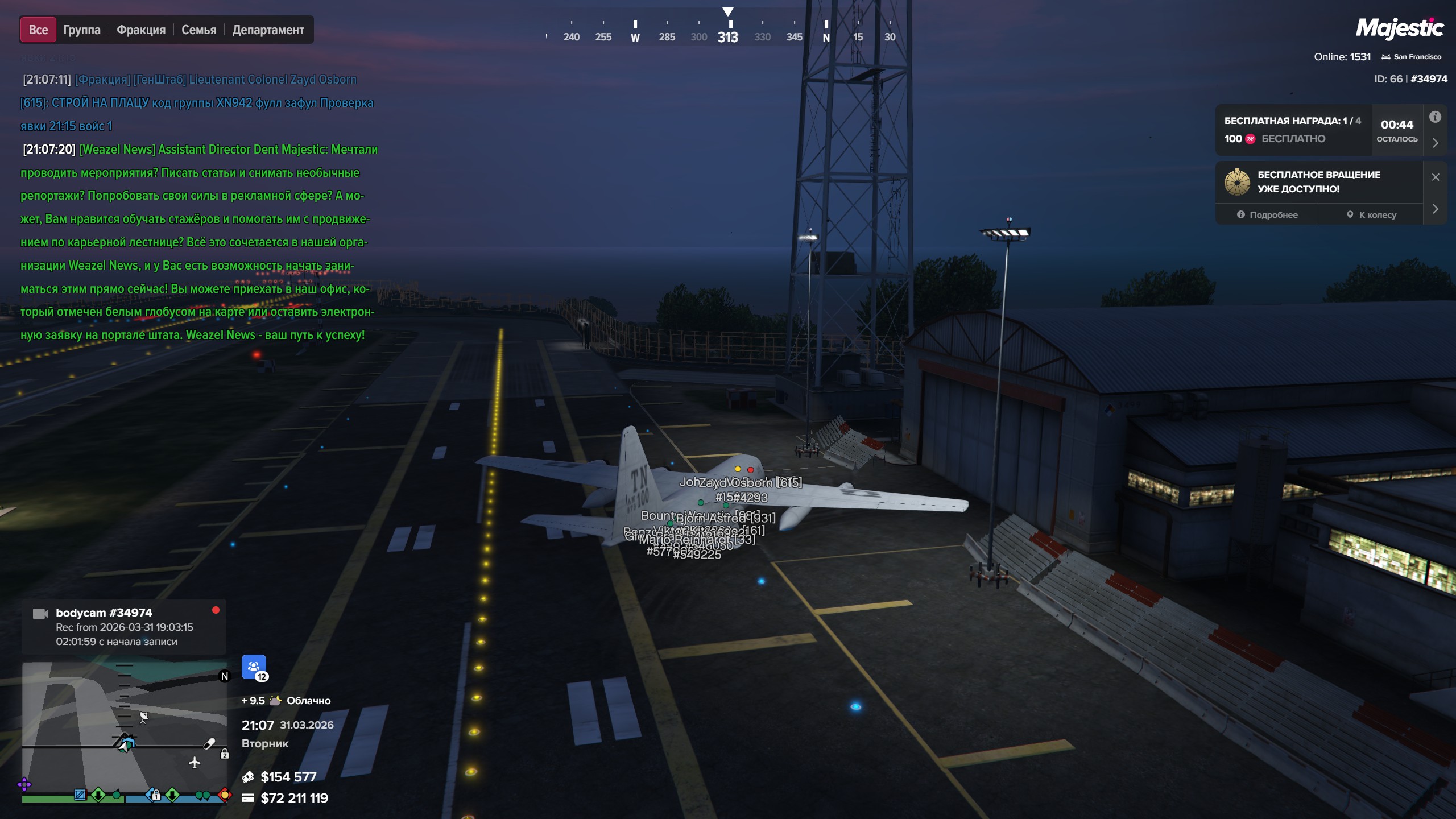The image size is (1456, 819).
Task: Select the bodycam recording panel
Action: pos(124,627)
